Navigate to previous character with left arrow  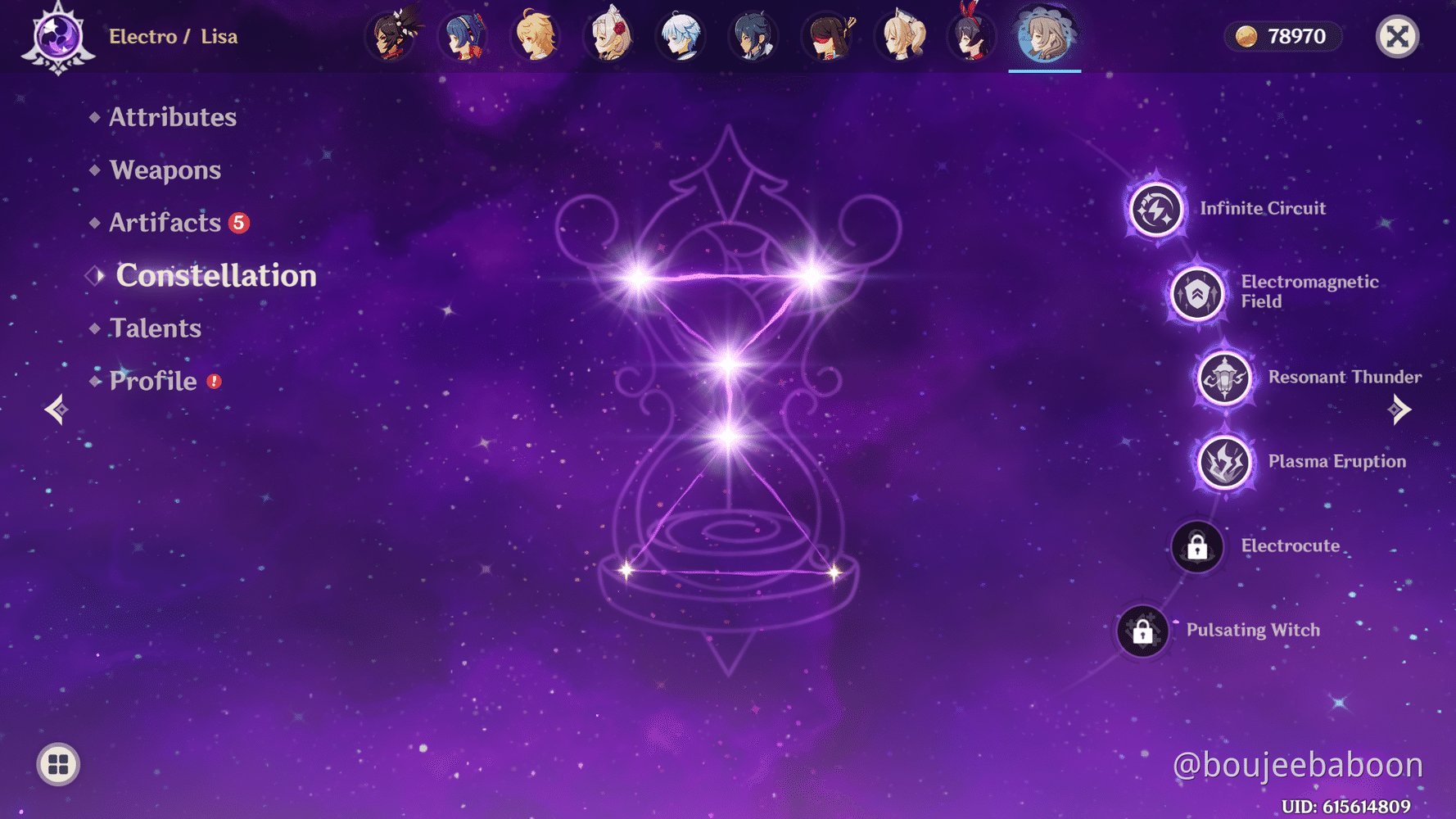[56, 409]
